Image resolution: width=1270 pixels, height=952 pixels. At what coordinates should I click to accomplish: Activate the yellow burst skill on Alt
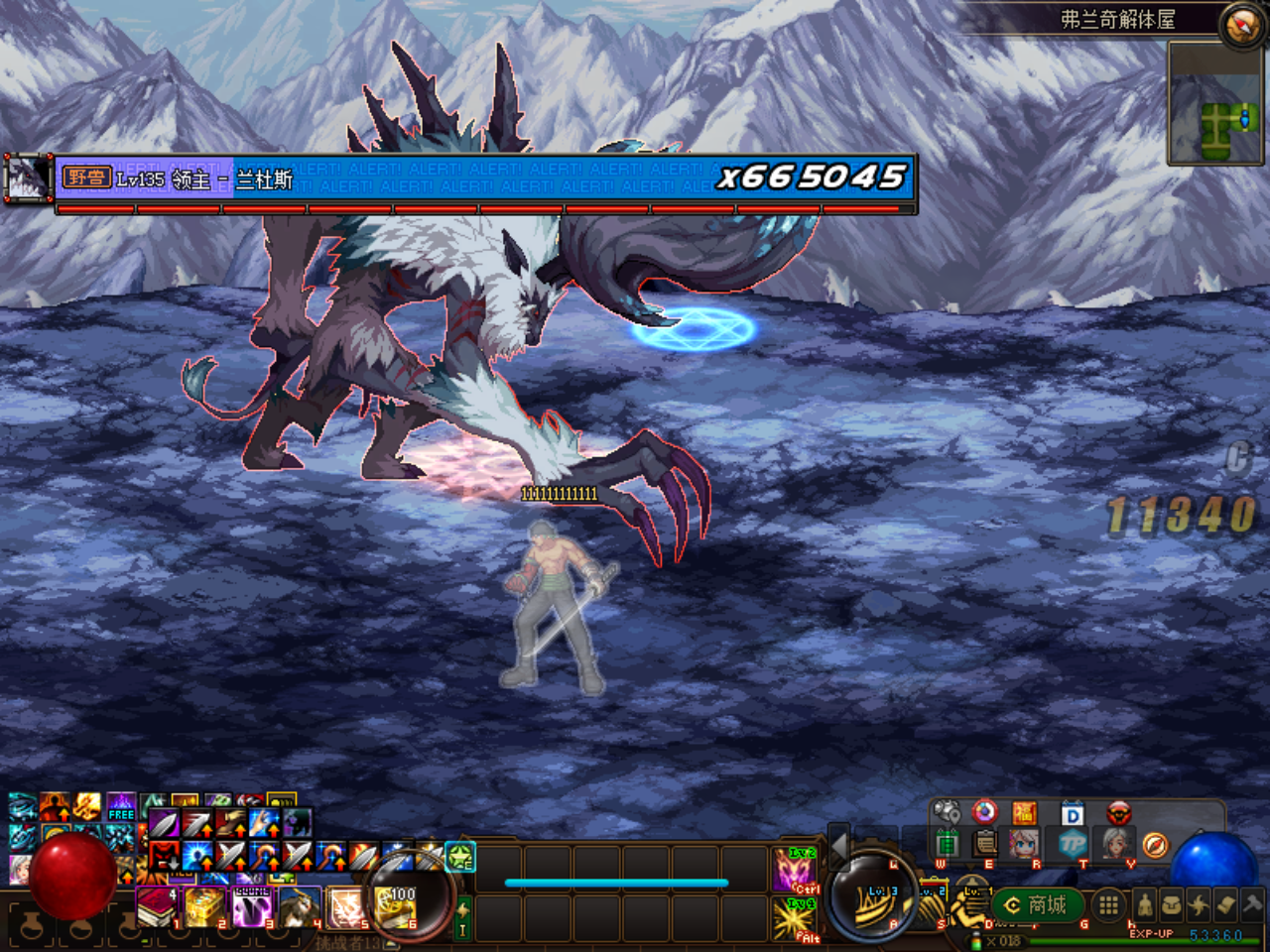[796, 918]
